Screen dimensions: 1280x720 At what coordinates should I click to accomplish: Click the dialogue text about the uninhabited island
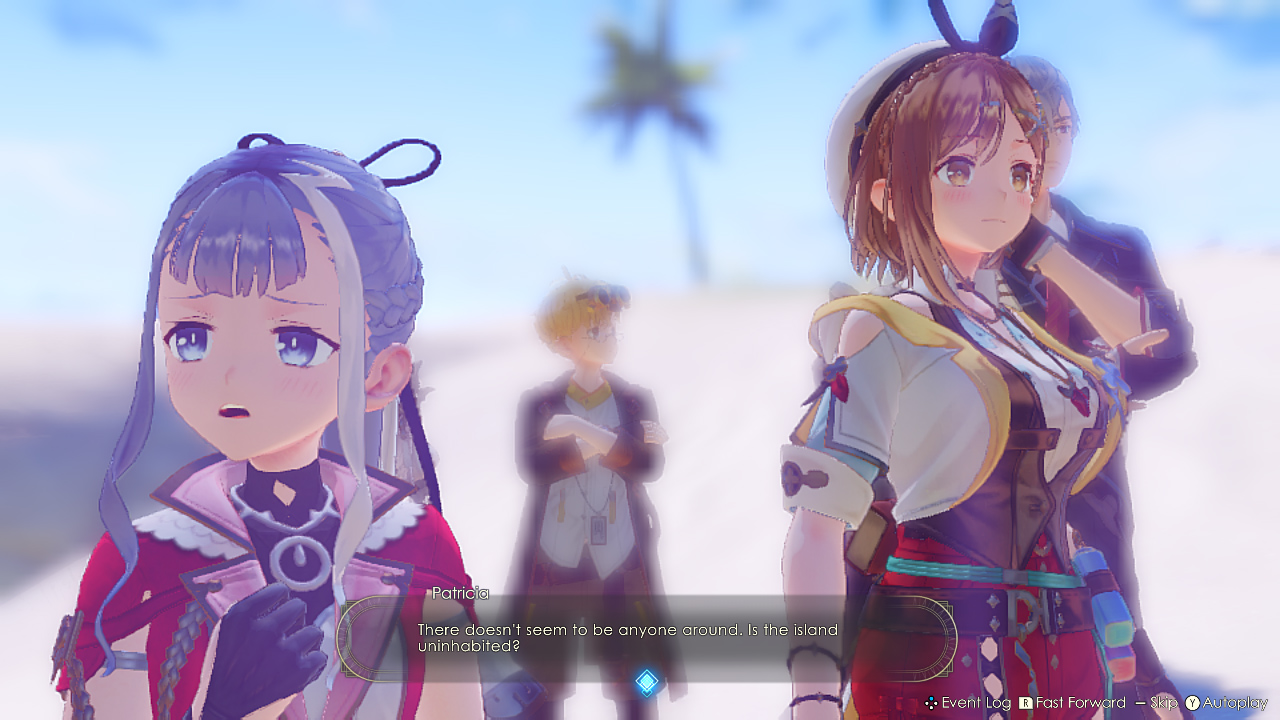tap(627, 636)
